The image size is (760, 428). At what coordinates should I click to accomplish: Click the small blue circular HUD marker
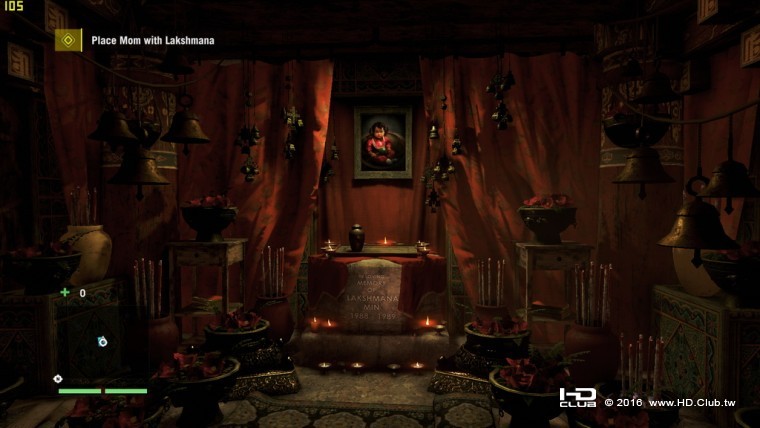(101, 342)
